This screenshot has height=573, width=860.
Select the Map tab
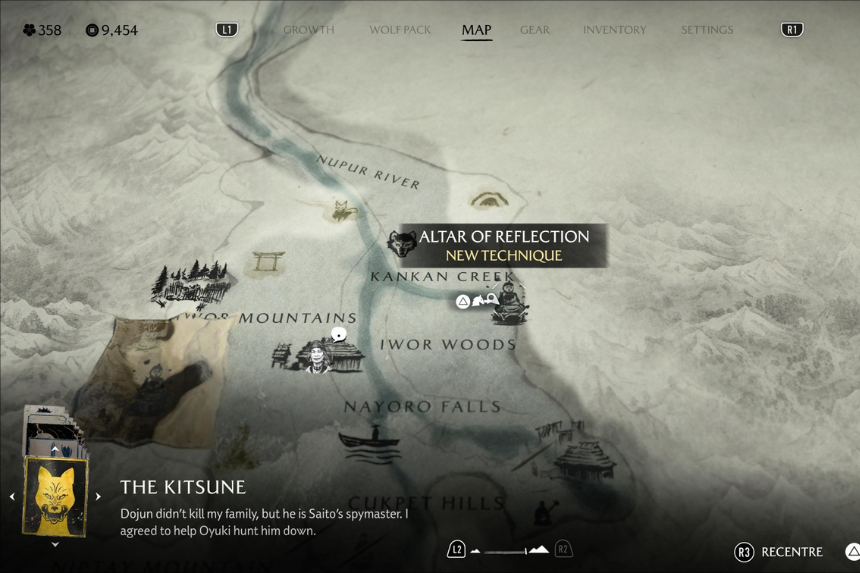point(476,30)
